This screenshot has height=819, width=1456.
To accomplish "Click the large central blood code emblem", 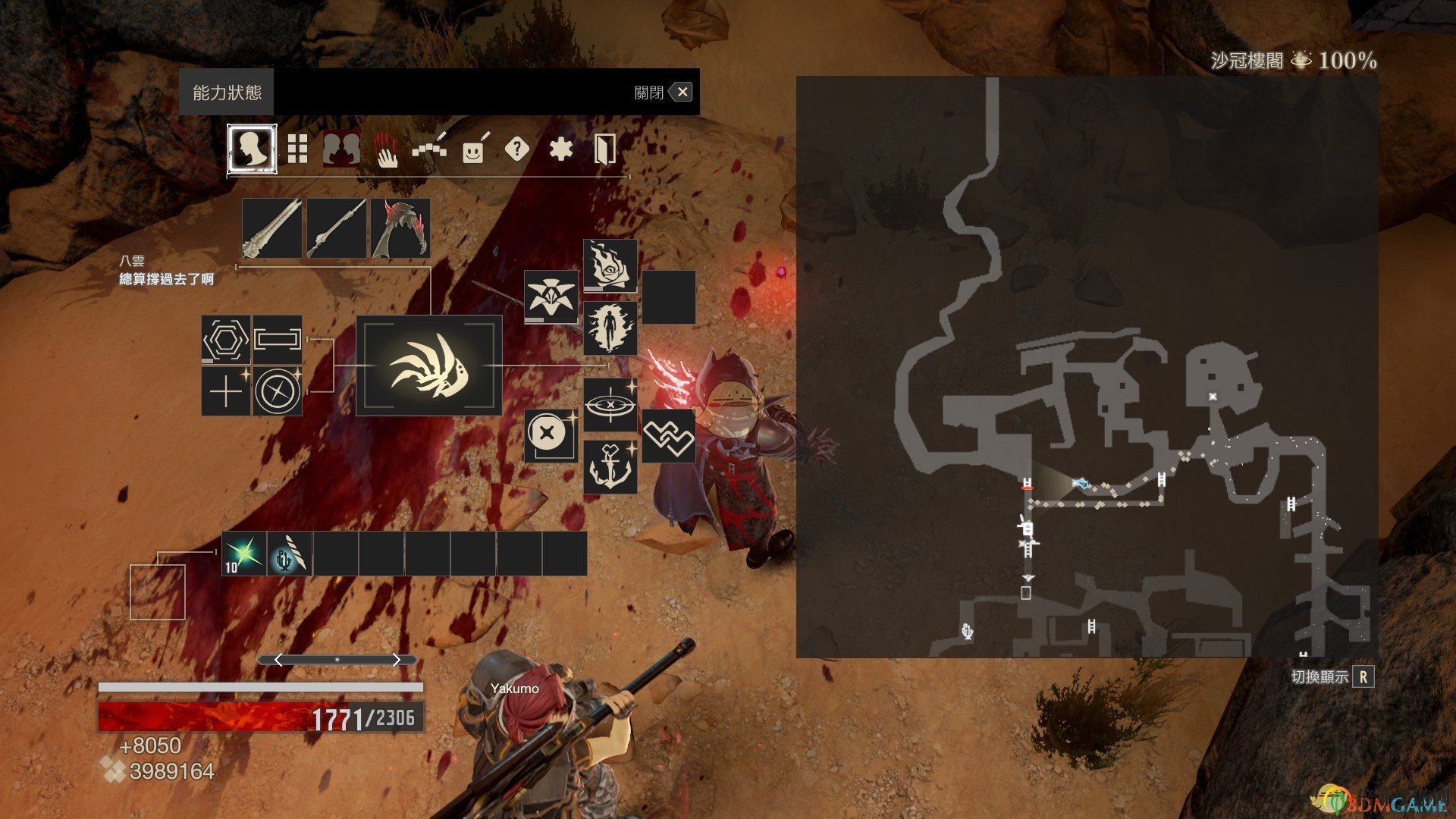I will 429,366.
